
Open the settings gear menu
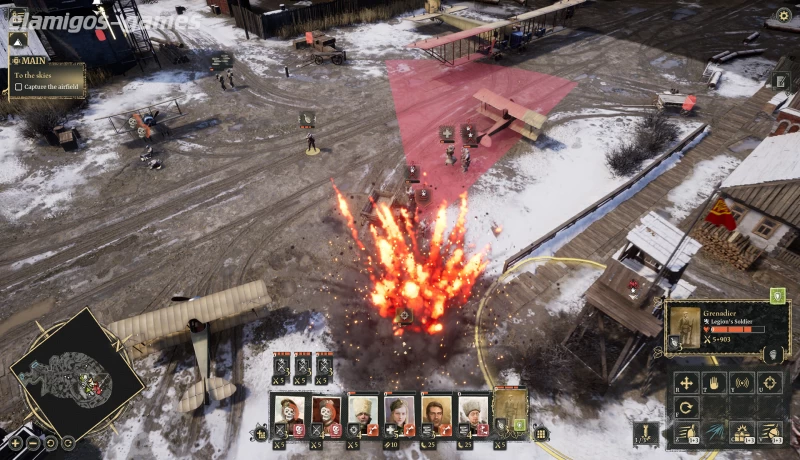click(x=784, y=15)
